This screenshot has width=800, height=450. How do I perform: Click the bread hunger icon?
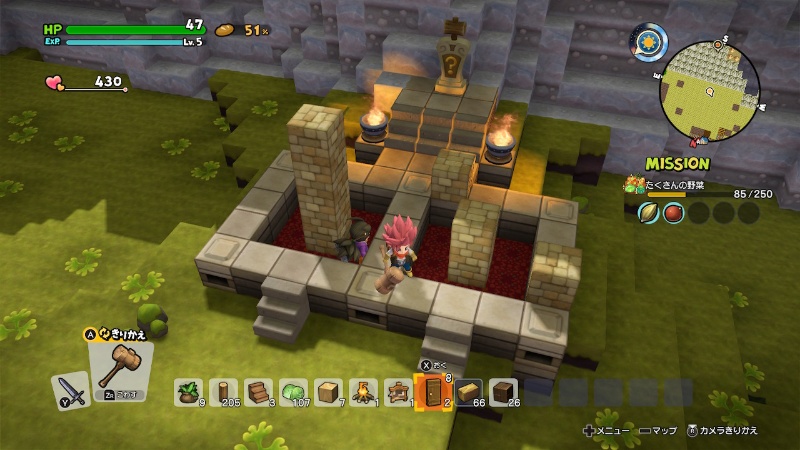(226, 30)
